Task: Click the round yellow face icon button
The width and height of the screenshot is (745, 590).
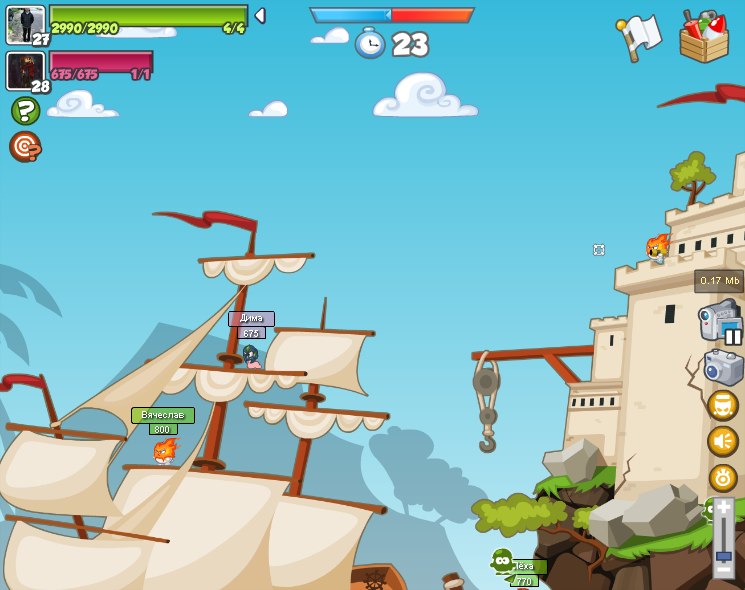Action: 722,405
